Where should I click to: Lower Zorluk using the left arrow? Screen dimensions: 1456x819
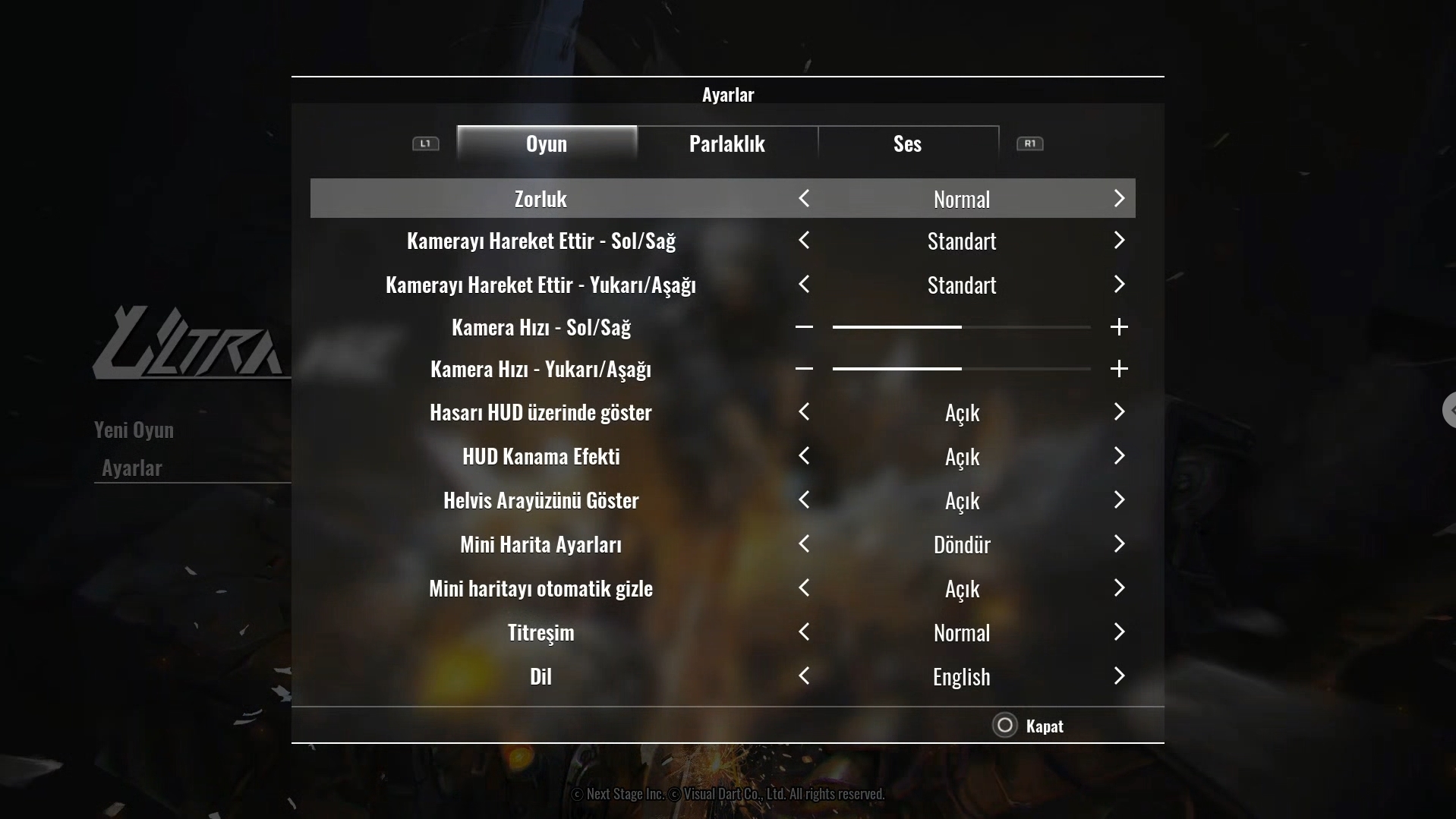(804, 199)
